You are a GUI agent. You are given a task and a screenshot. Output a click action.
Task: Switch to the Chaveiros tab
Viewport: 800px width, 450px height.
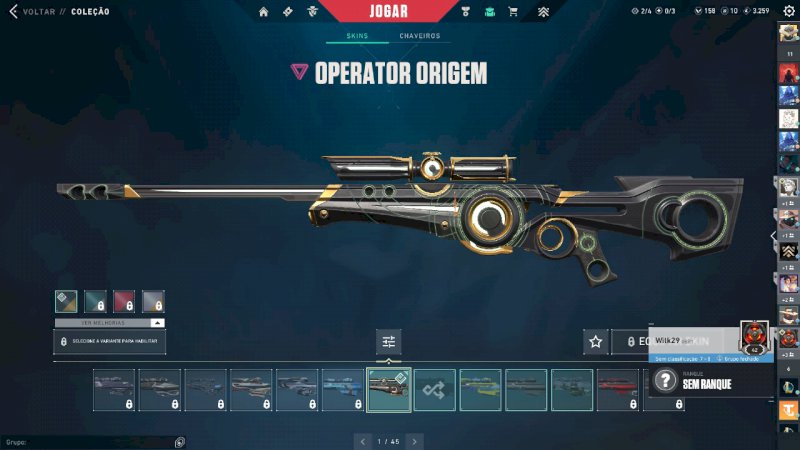click(419, 36)
